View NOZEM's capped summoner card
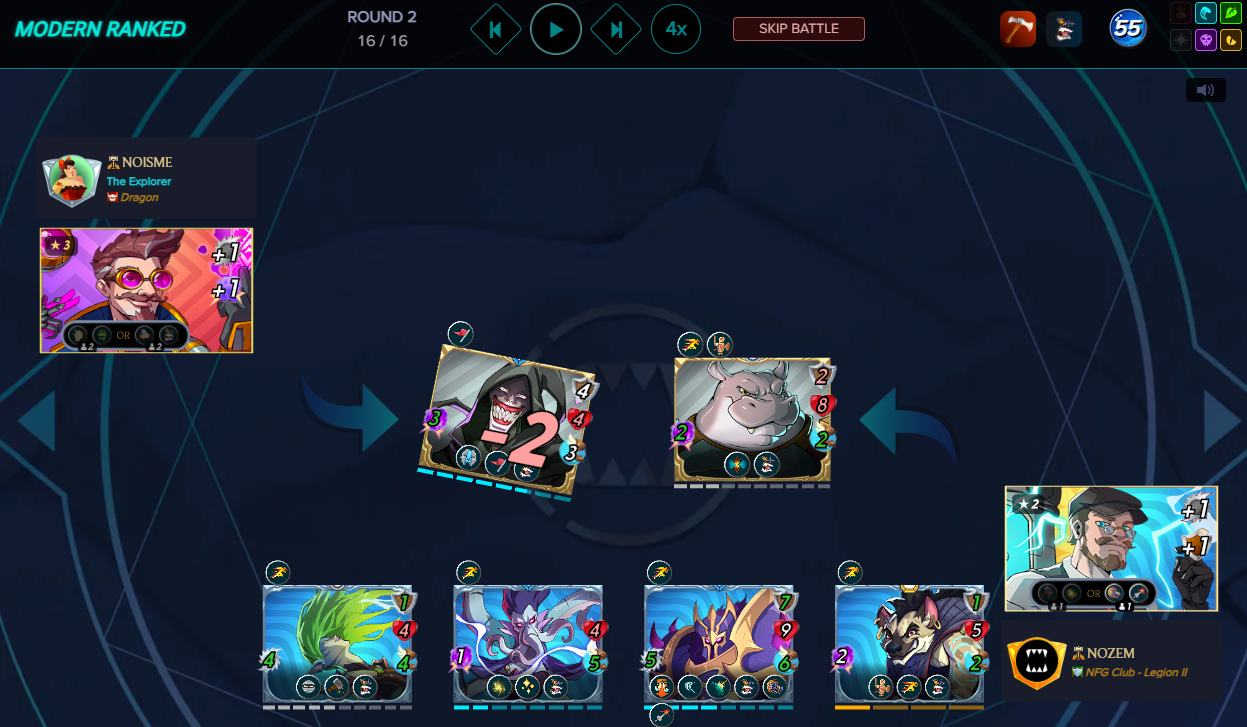1247x727 pixels. (1111, 548)
